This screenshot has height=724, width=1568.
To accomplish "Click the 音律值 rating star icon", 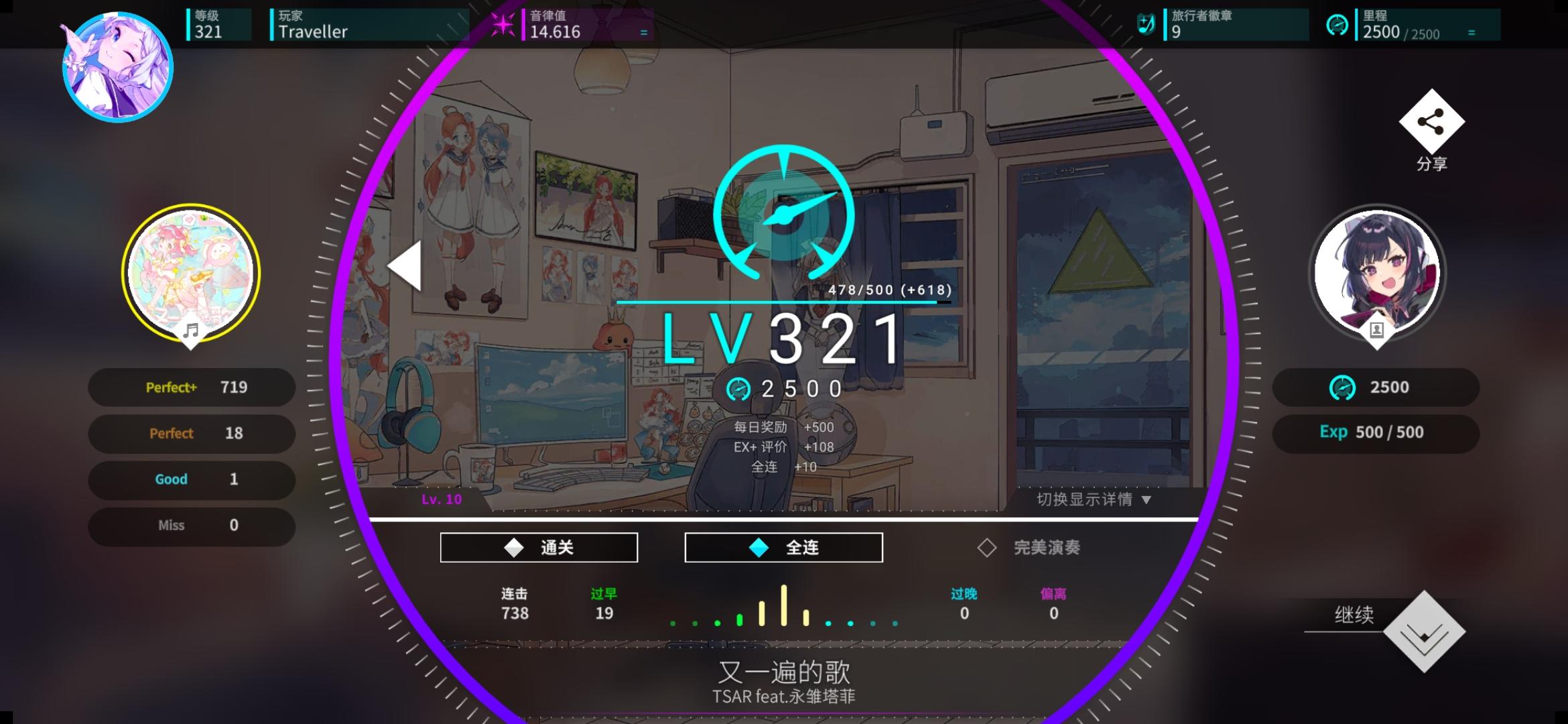I will pyautogui.click(x=502, y=24).
